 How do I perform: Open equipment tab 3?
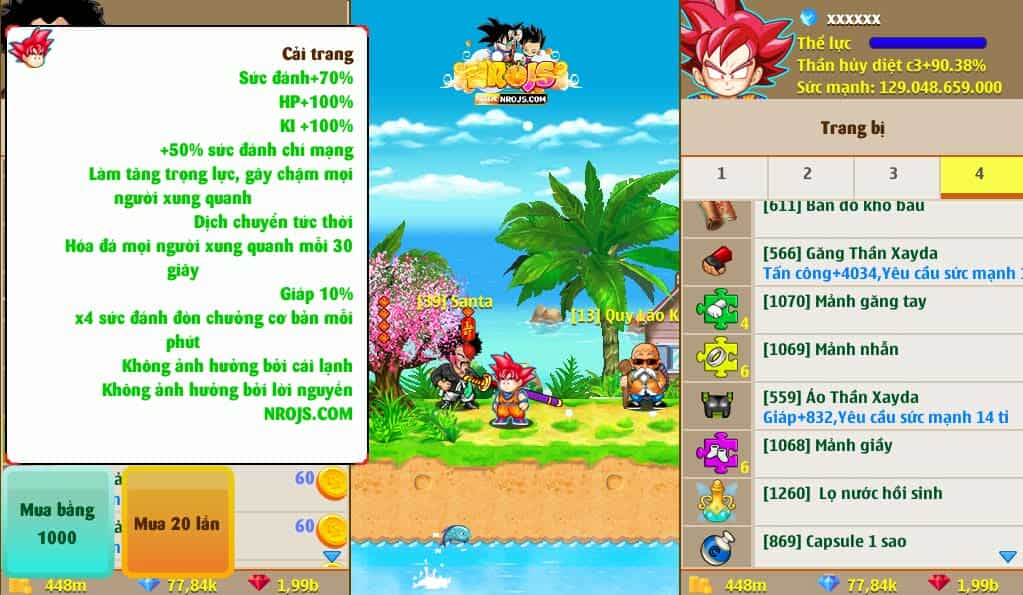click(x=894, y=174)
